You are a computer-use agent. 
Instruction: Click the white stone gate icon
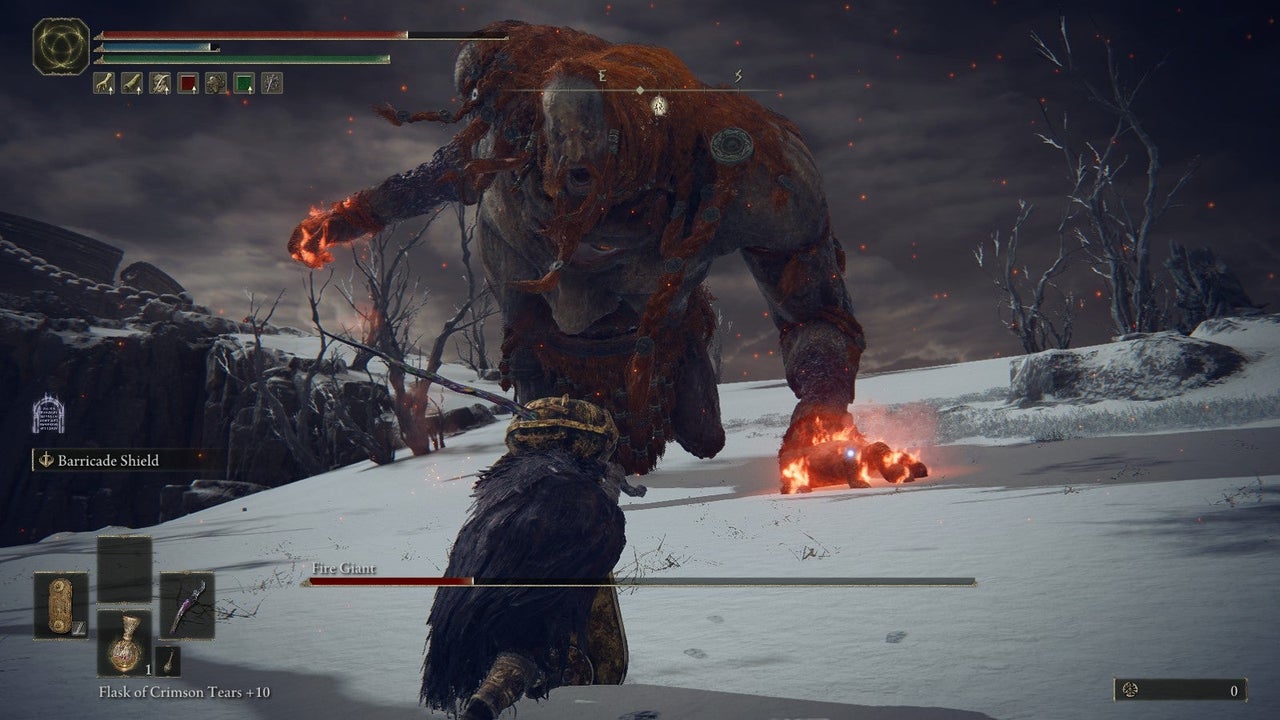[x=48, y=414]
